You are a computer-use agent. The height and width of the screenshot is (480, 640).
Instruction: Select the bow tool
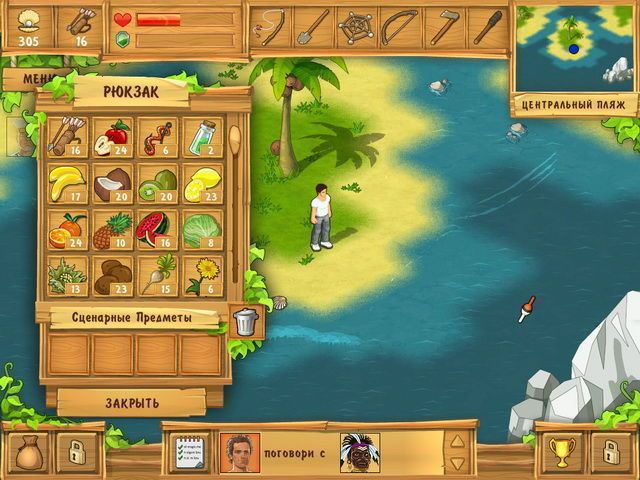tap(400, 27)
